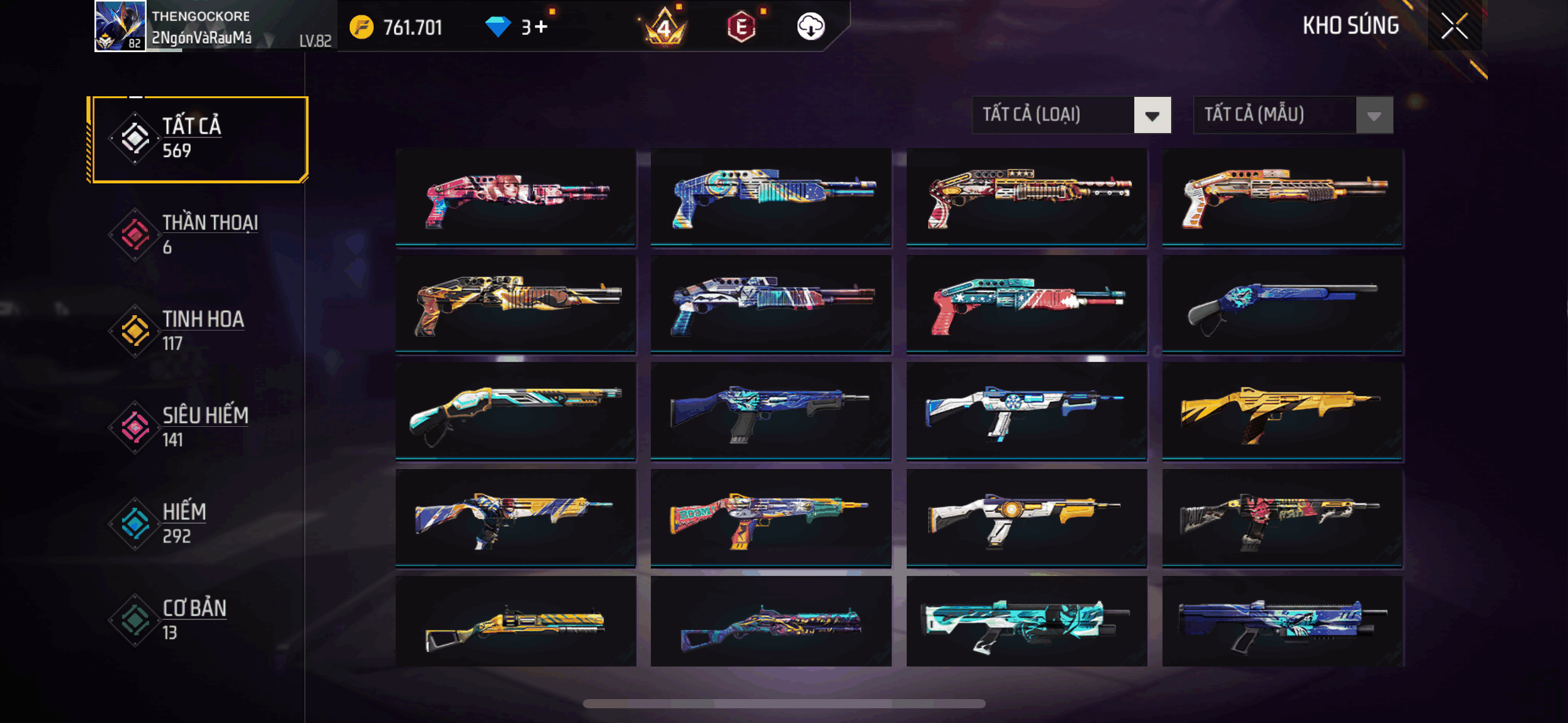Select the pink anime girl shotgun skin
Viewport: 1568px width, 723px height.
pyautogui.click(x=515, y=196)
